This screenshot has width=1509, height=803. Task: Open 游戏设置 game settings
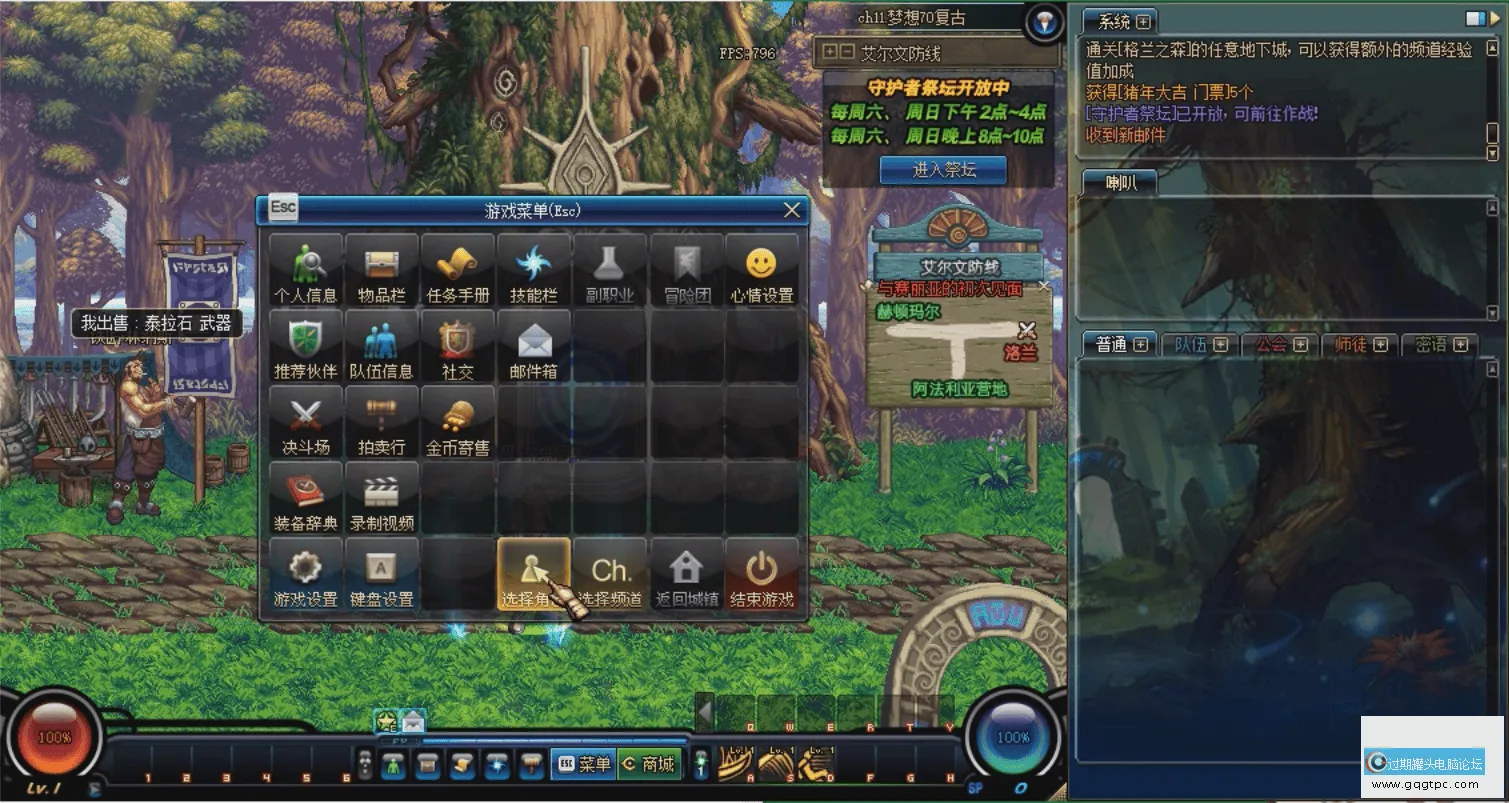click(x=306, y=574)
